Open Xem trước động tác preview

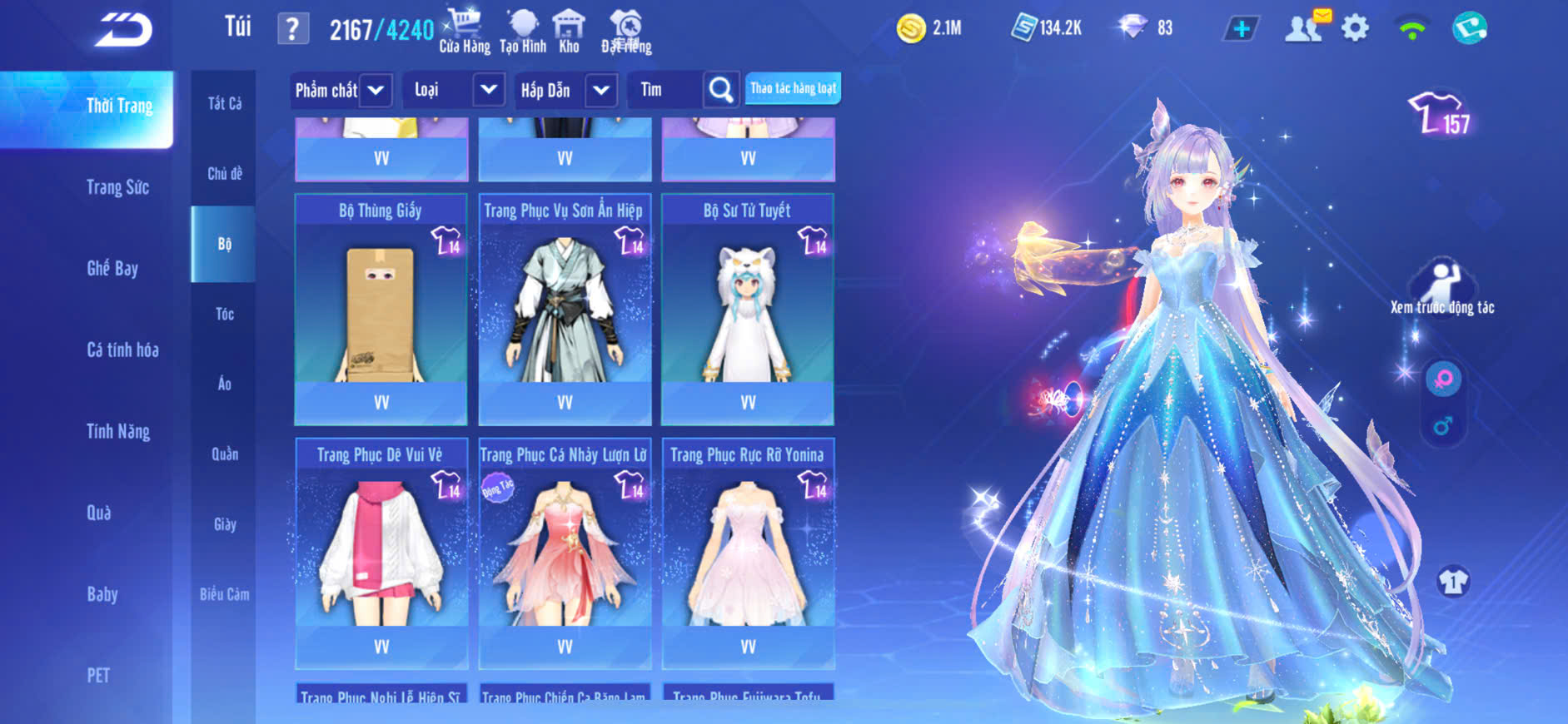(x=1442, y=287)
